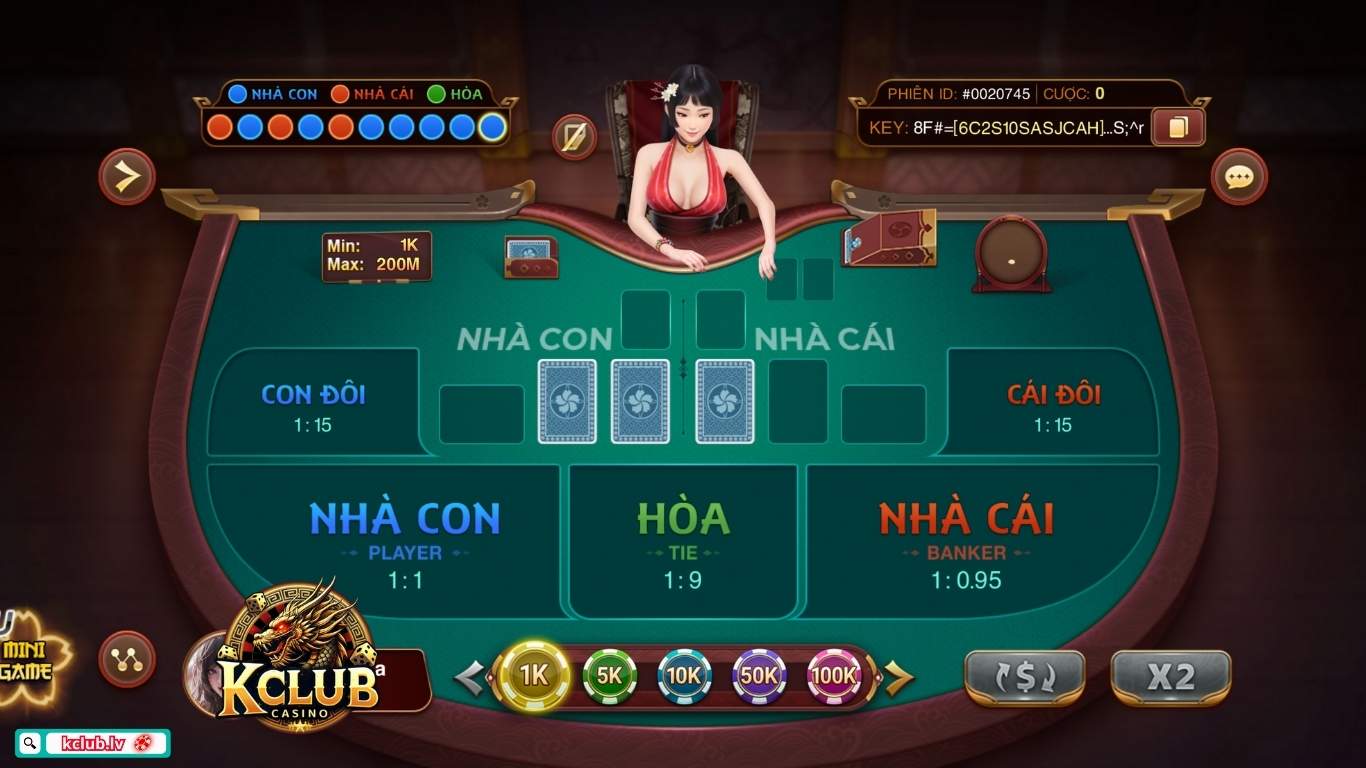The width and height of the screenshot is (1366, 768).
Task: Open the search magnifier at bottom left
Action: (x=30, y=744)
